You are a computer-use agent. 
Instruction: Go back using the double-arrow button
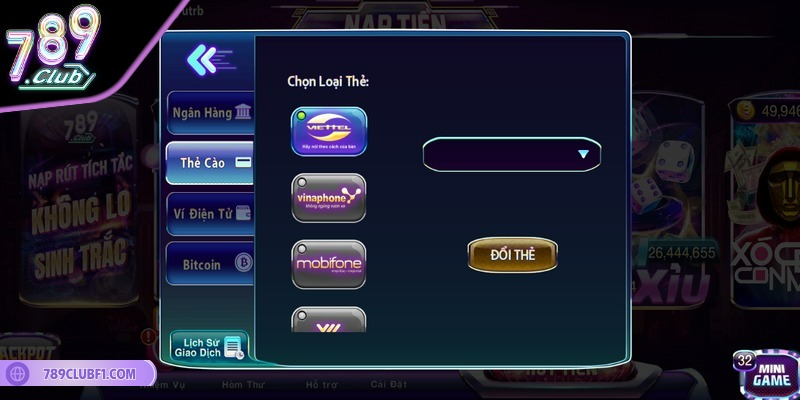coord(208,60)
